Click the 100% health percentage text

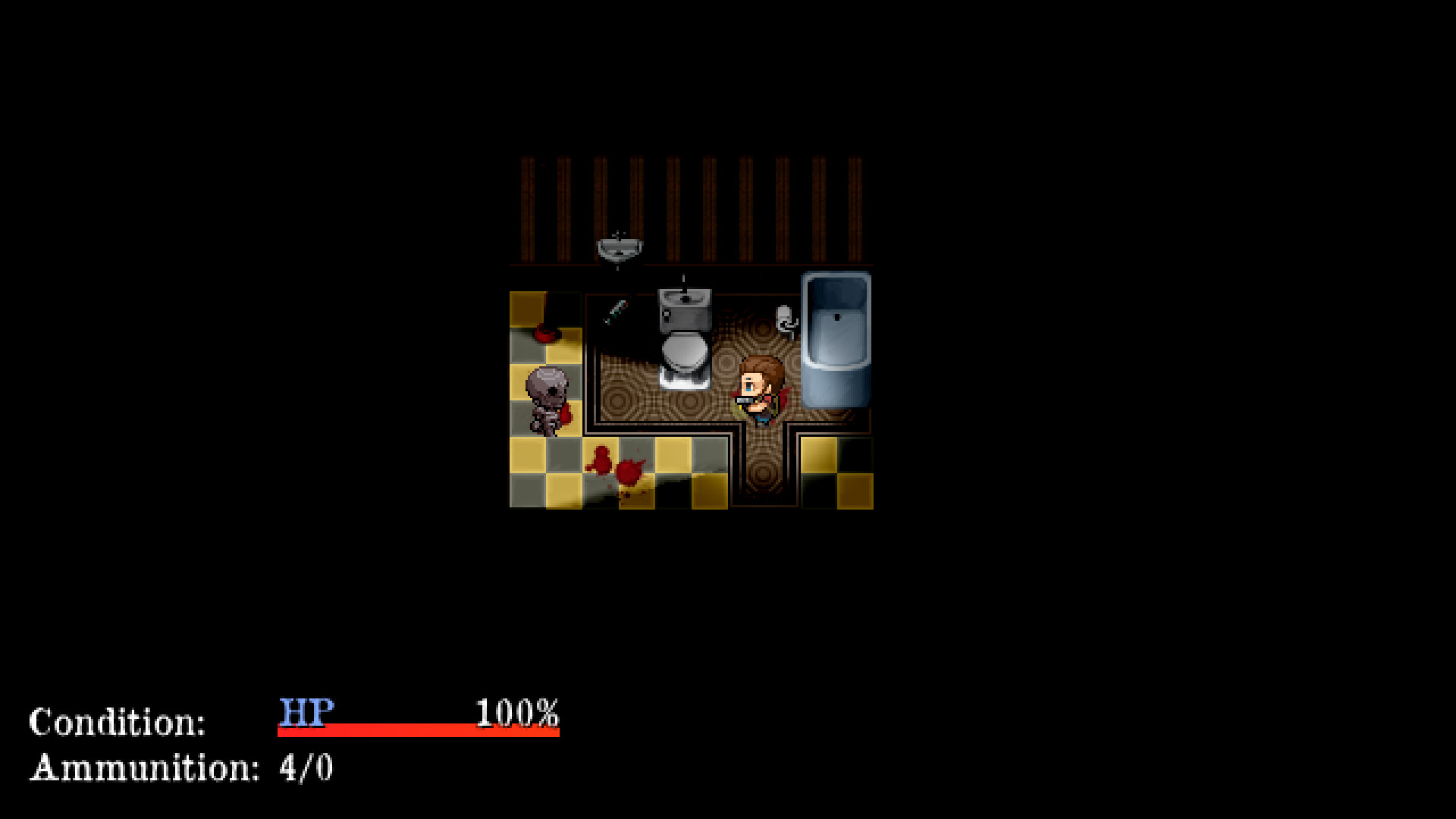pyautogui.click(x=516, y=713)
